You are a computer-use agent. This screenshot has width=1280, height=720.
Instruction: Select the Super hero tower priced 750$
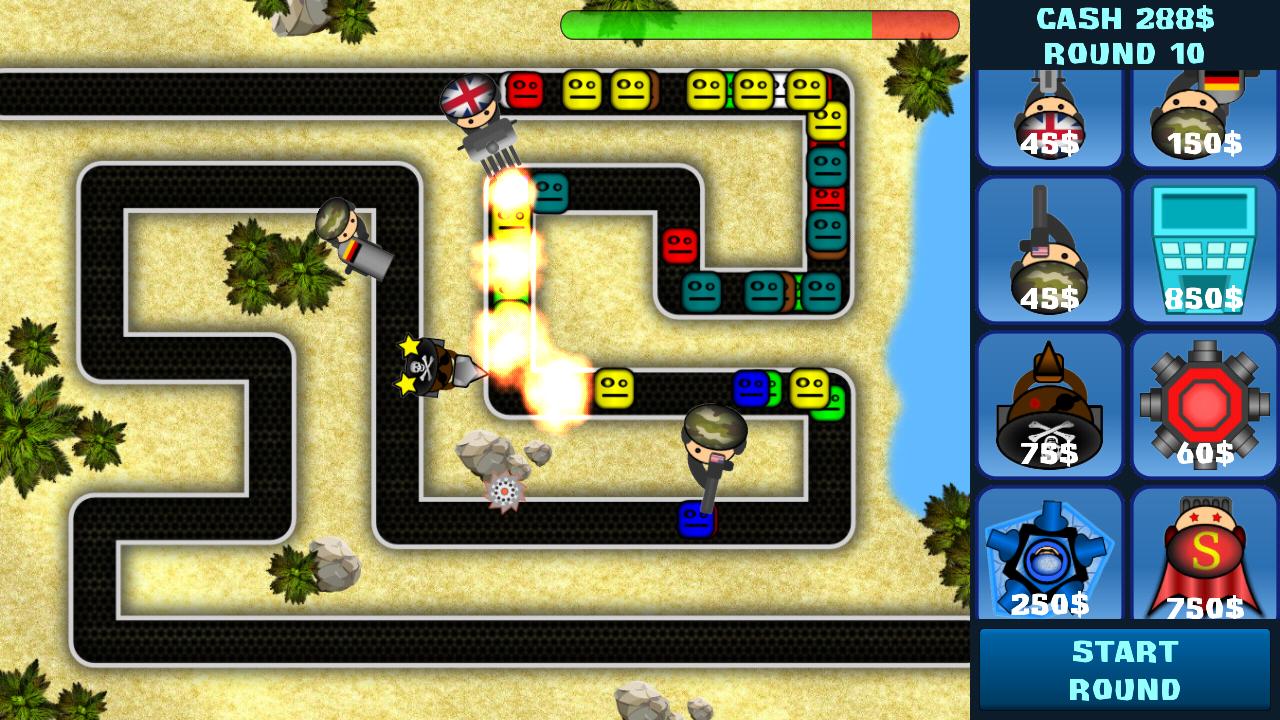(1204, 557)
